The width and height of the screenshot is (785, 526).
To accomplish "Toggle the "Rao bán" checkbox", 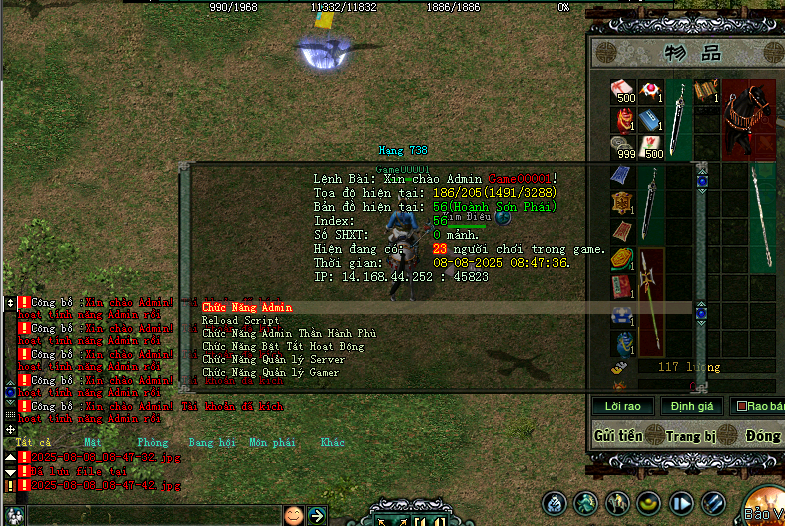I will click(x=741, y=406).
